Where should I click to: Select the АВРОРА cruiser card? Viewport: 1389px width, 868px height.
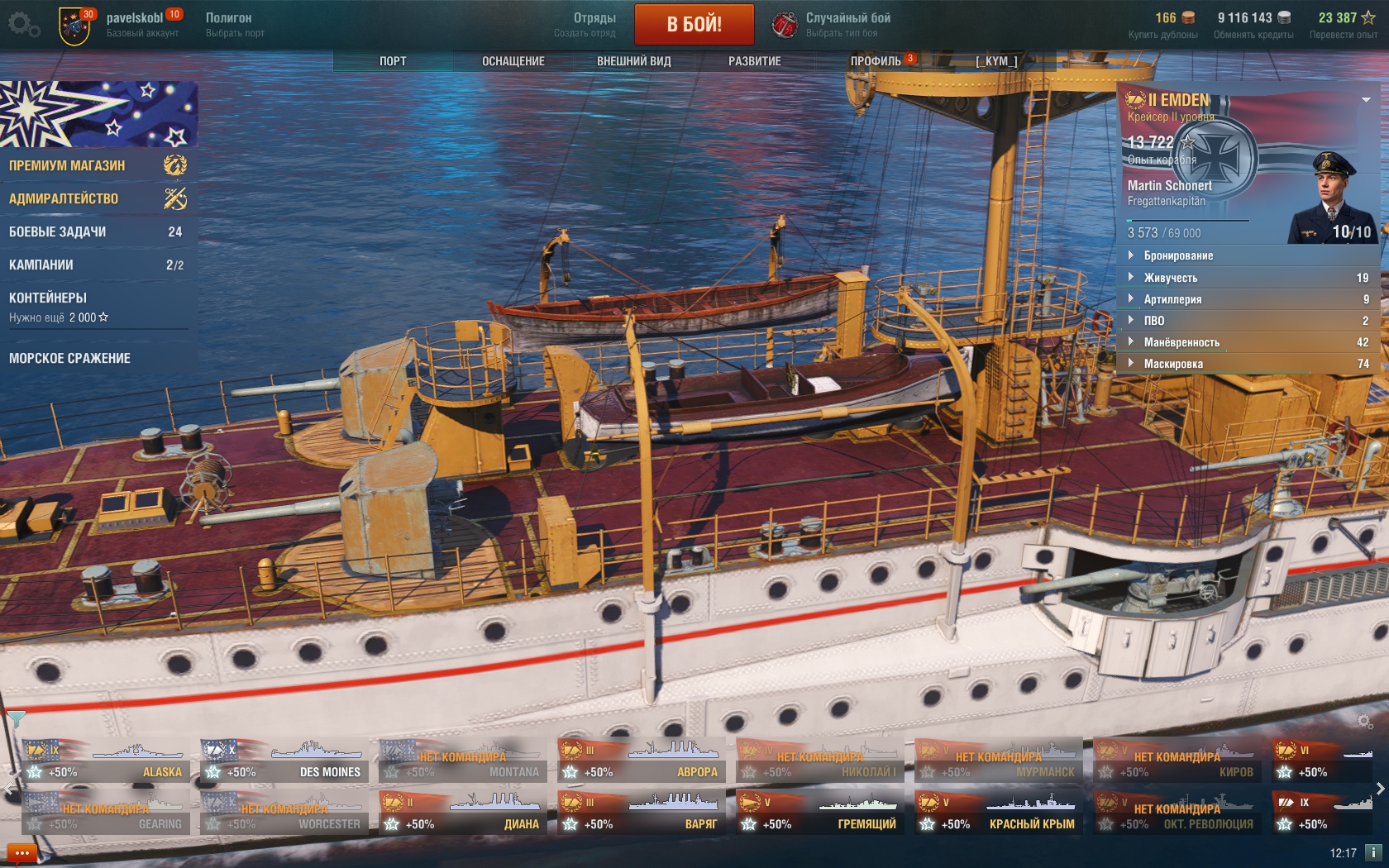pyautogui.click(x=642, y=761)
